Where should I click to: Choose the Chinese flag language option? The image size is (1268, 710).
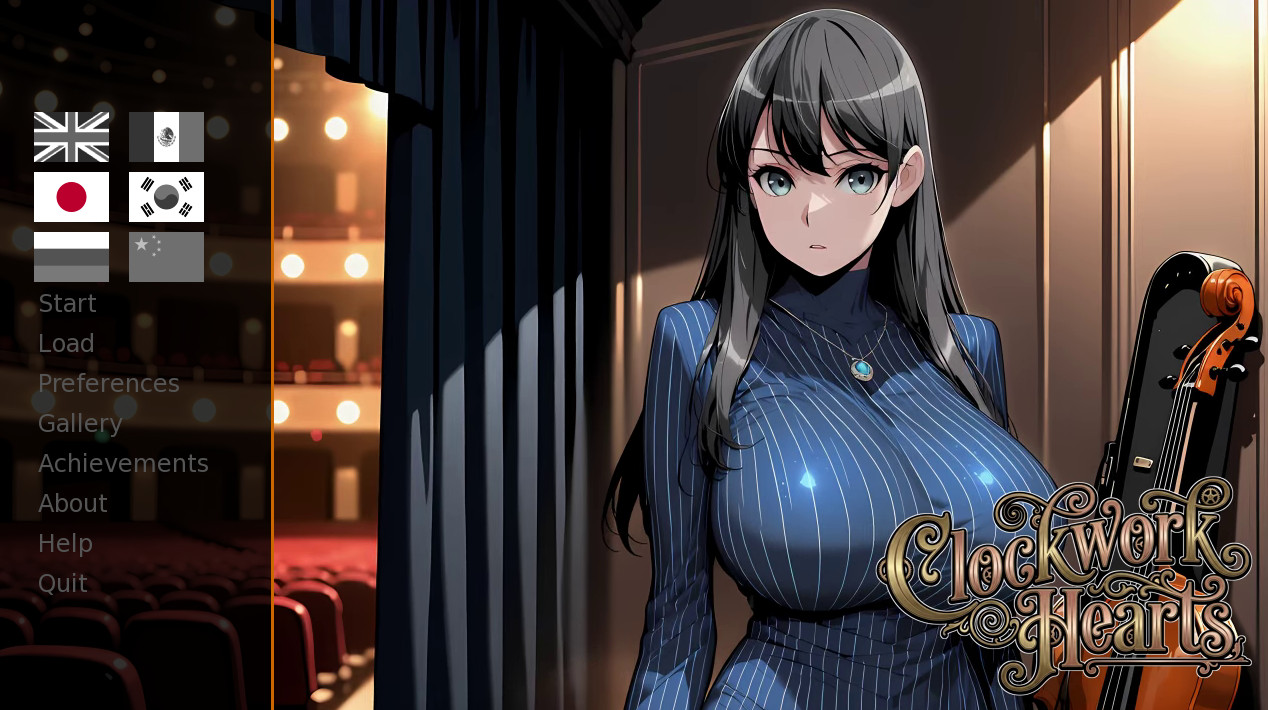[166, 257]
